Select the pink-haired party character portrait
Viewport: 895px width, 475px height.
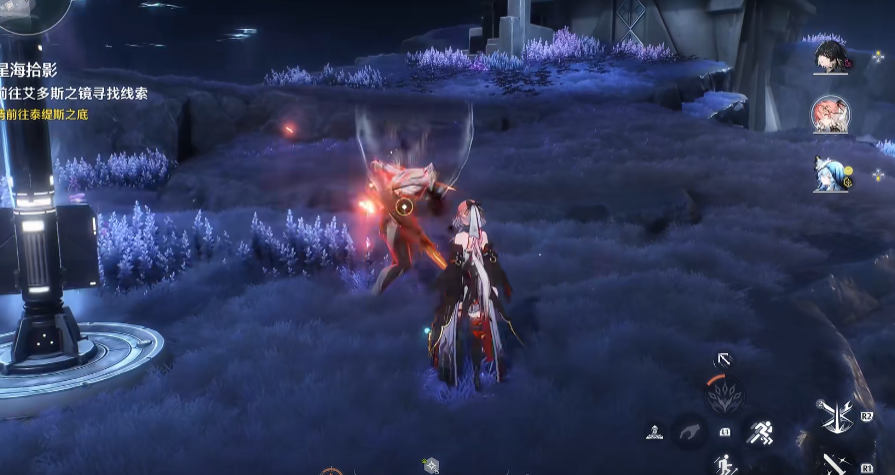[x=829, y=113]
